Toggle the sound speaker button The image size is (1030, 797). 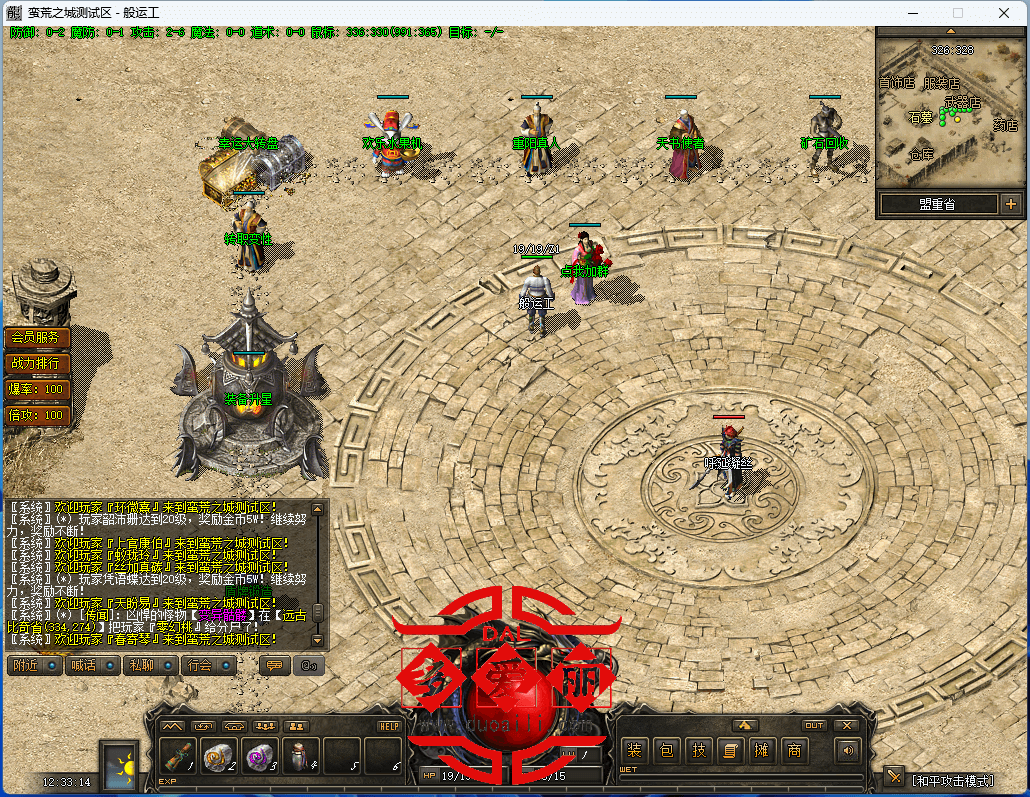coord(848,750)
